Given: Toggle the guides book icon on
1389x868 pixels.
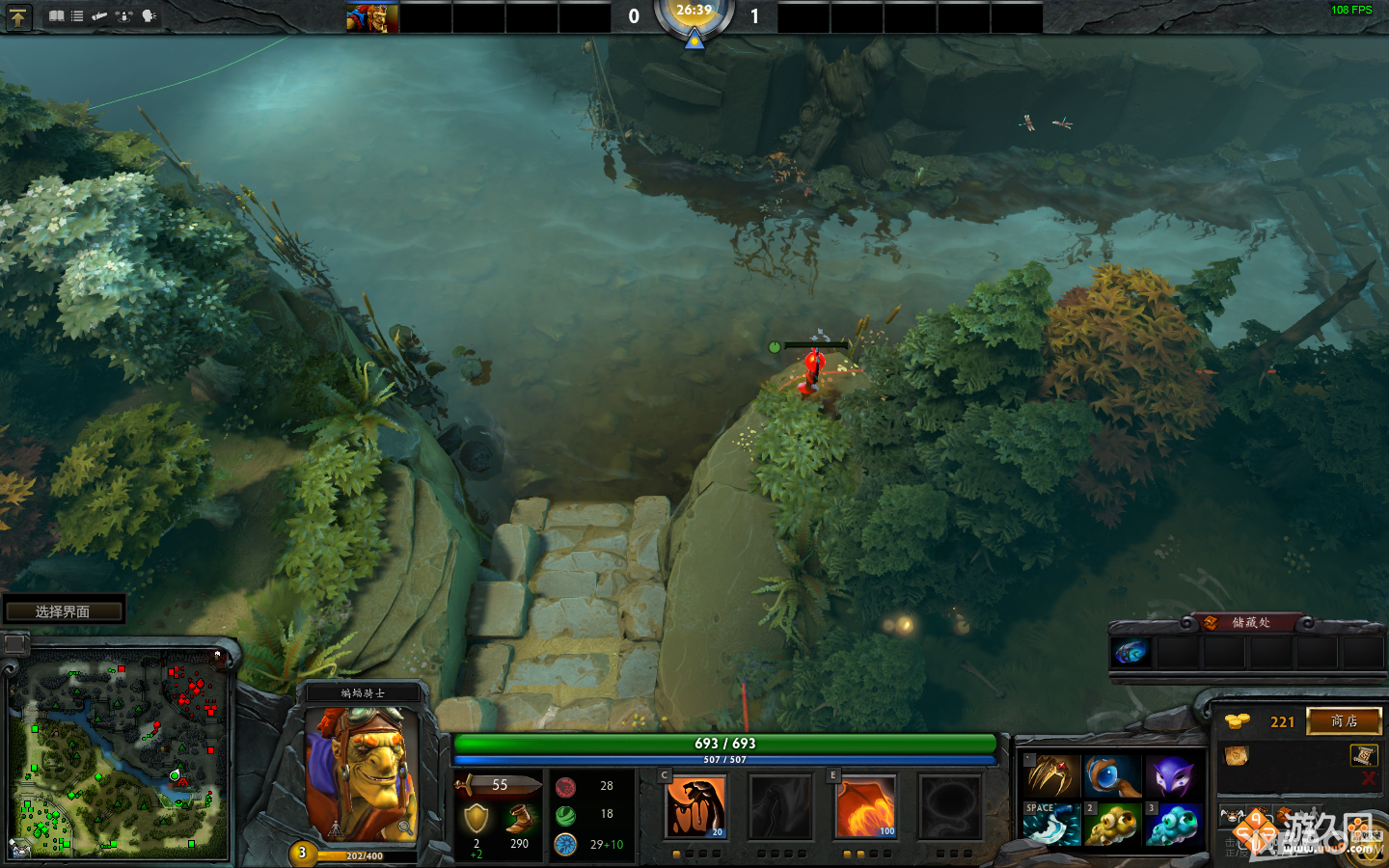Looking at the screenshot, I should pyautogui.click(x=57, y=15).
